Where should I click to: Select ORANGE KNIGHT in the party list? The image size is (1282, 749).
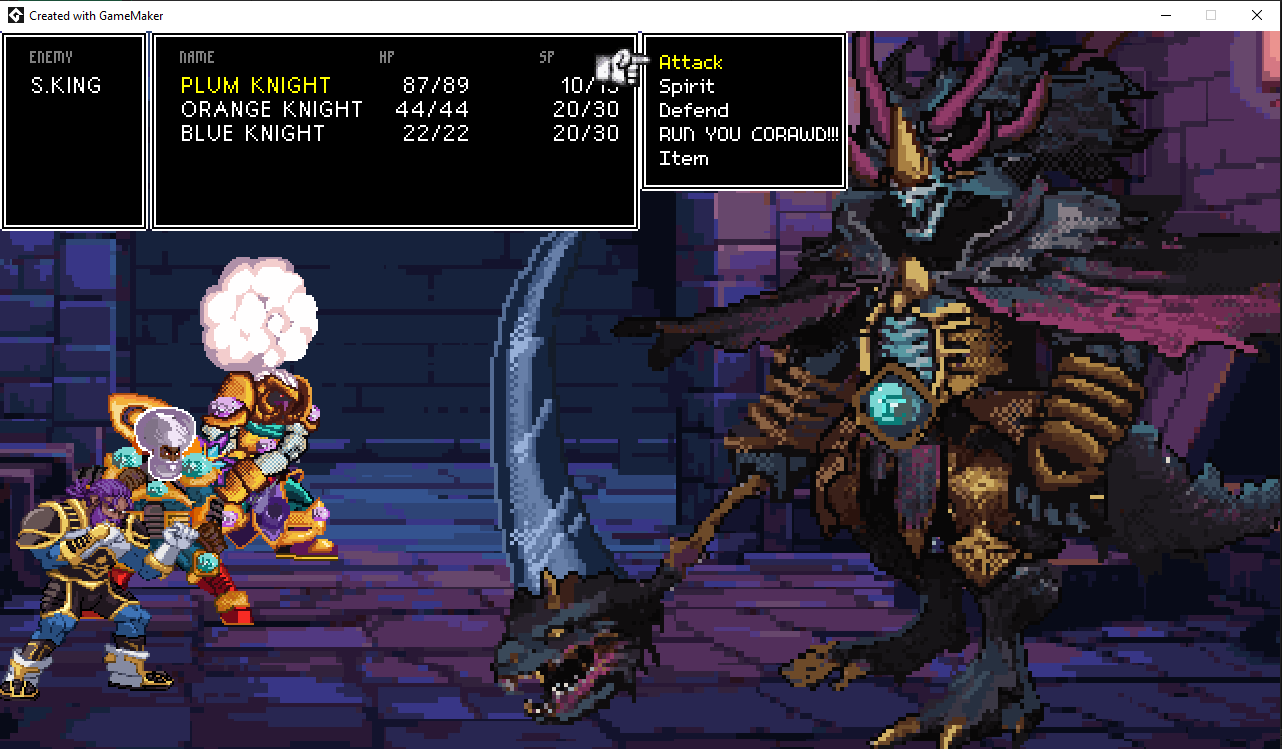tap(271, 109)
